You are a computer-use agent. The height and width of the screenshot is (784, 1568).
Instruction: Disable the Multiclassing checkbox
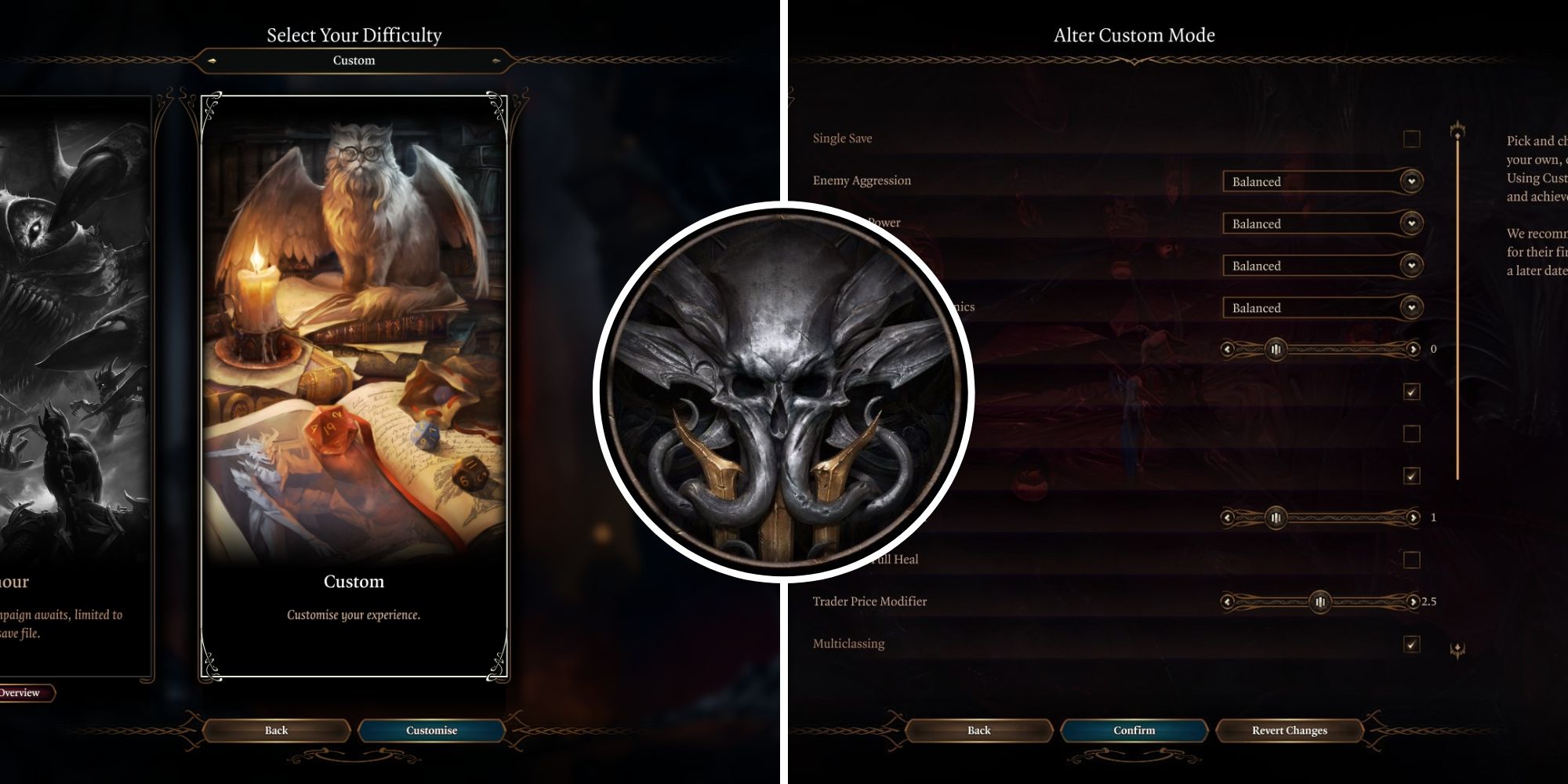coord(1413,644)
